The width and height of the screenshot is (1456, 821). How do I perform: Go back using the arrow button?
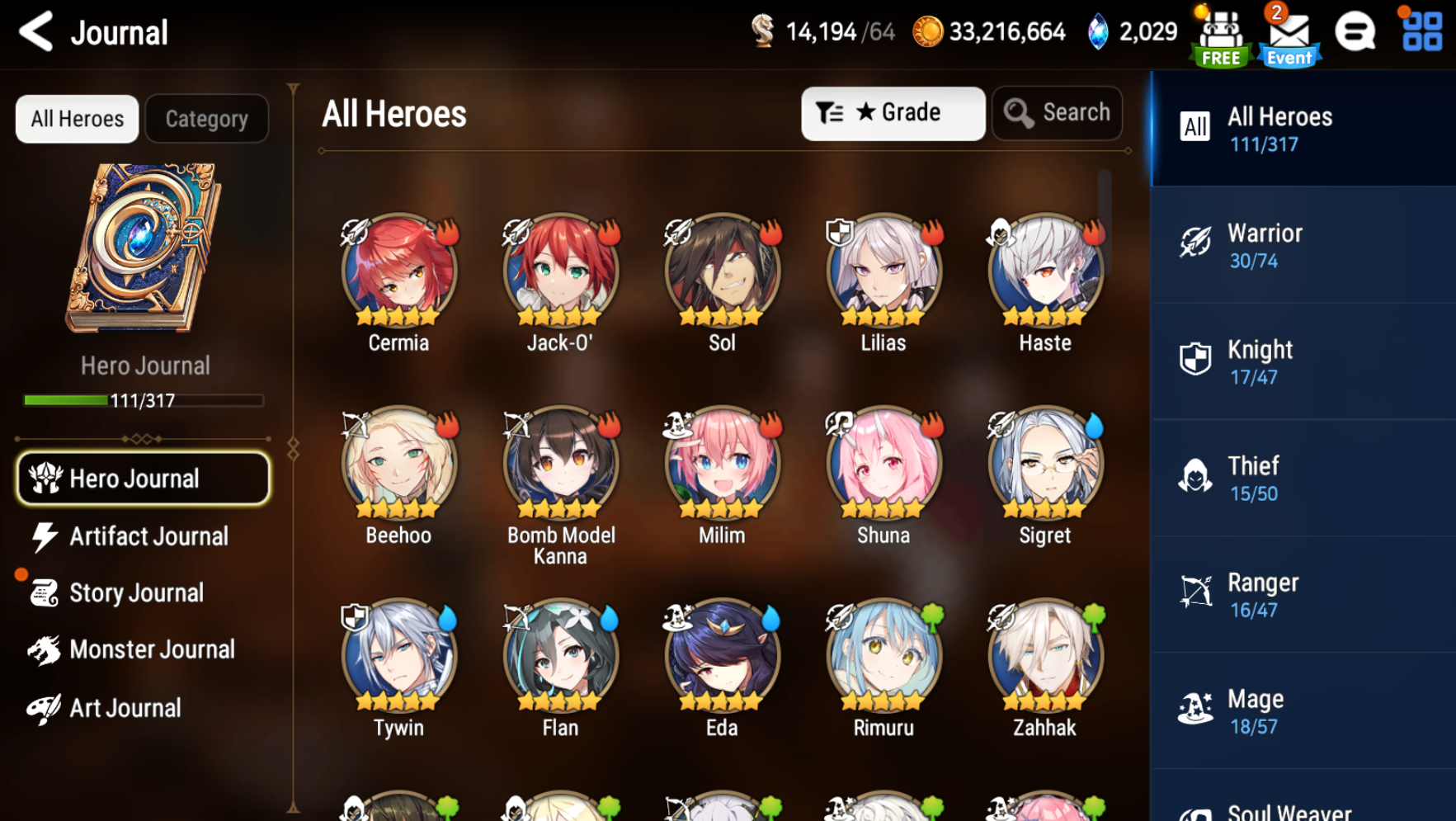pos(35,32)
